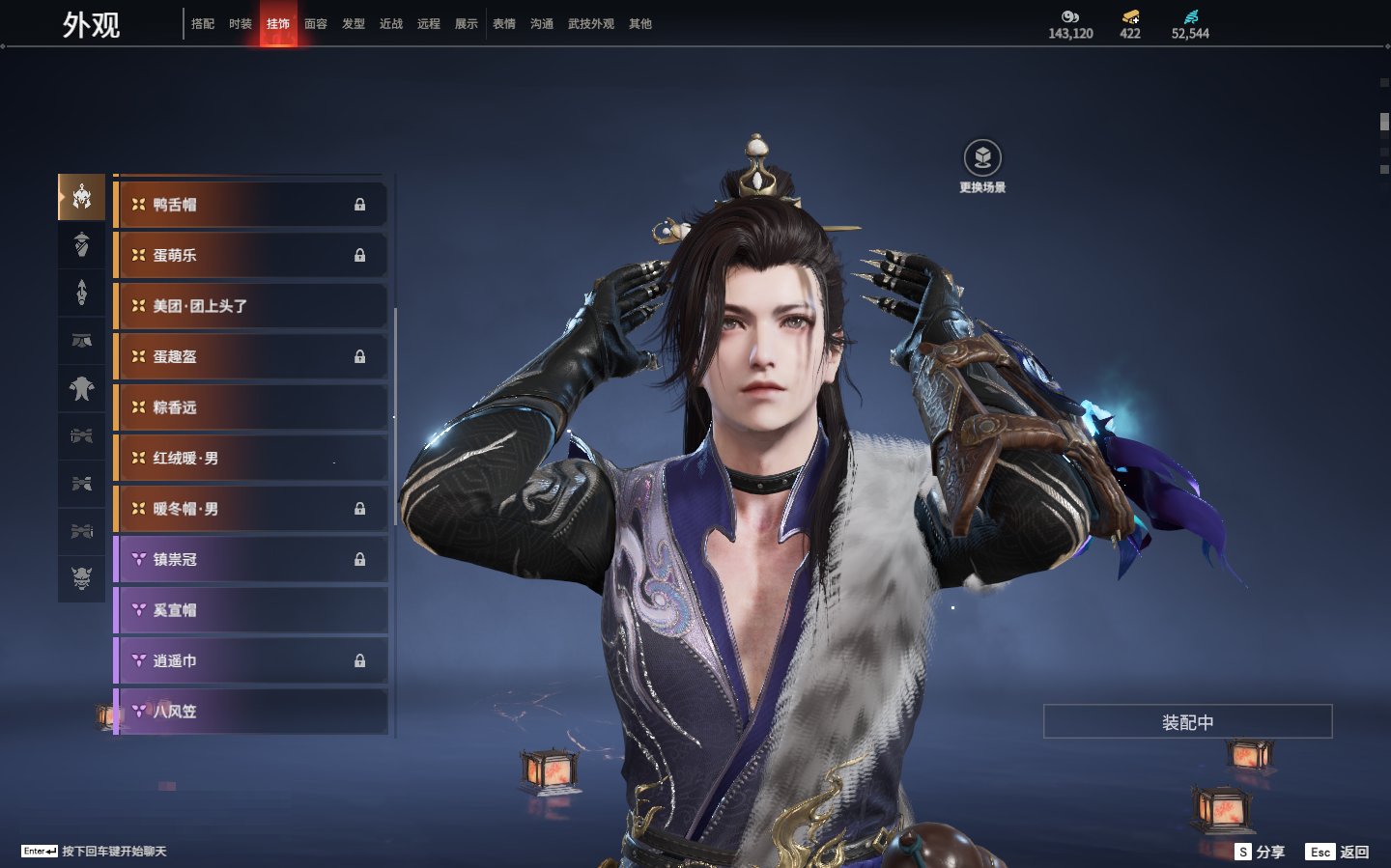Click the 更换场景 scene change icon
This screenshot has width=1391, height=868.
pyautogui.click(x=982, y=158)
